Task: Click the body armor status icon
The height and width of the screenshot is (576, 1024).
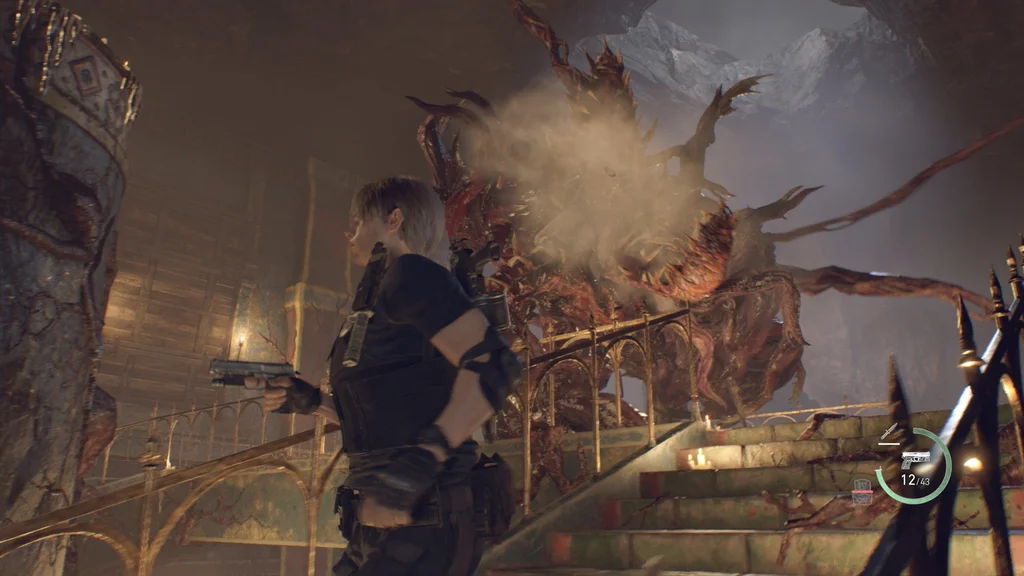Action: point(861,490)
